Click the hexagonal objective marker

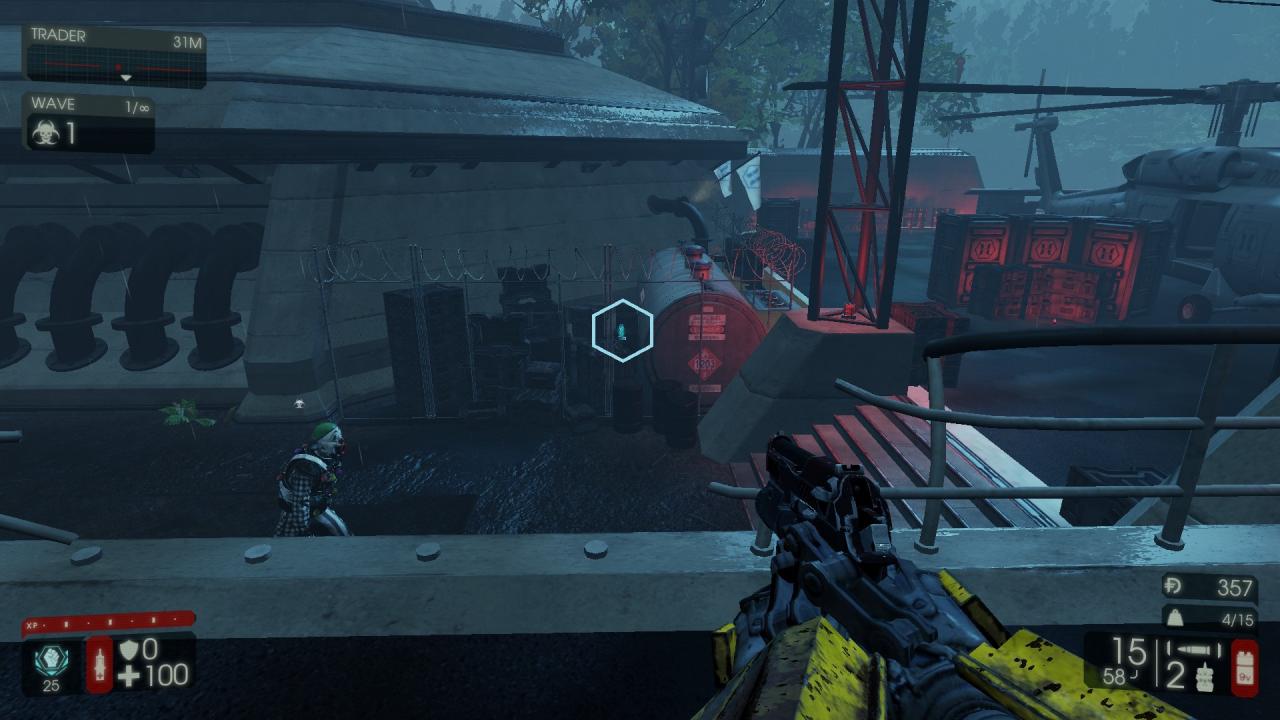pos(622,330)
